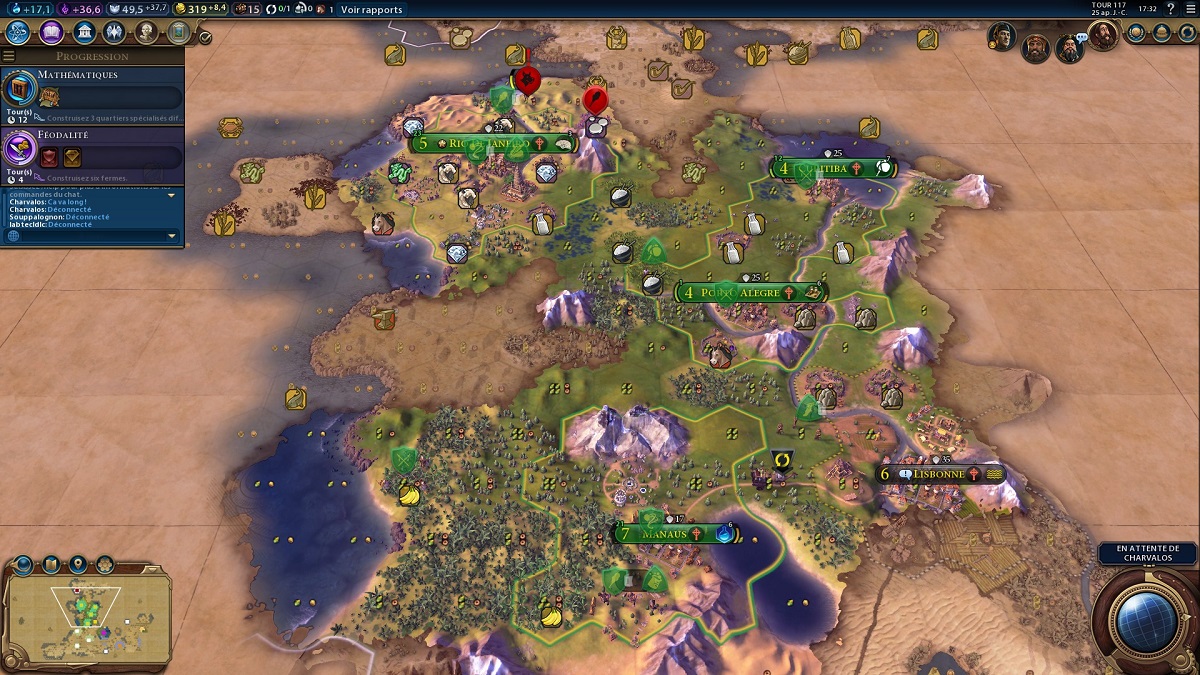Toggle the Progression panel list icon

(x=10, y=57)
